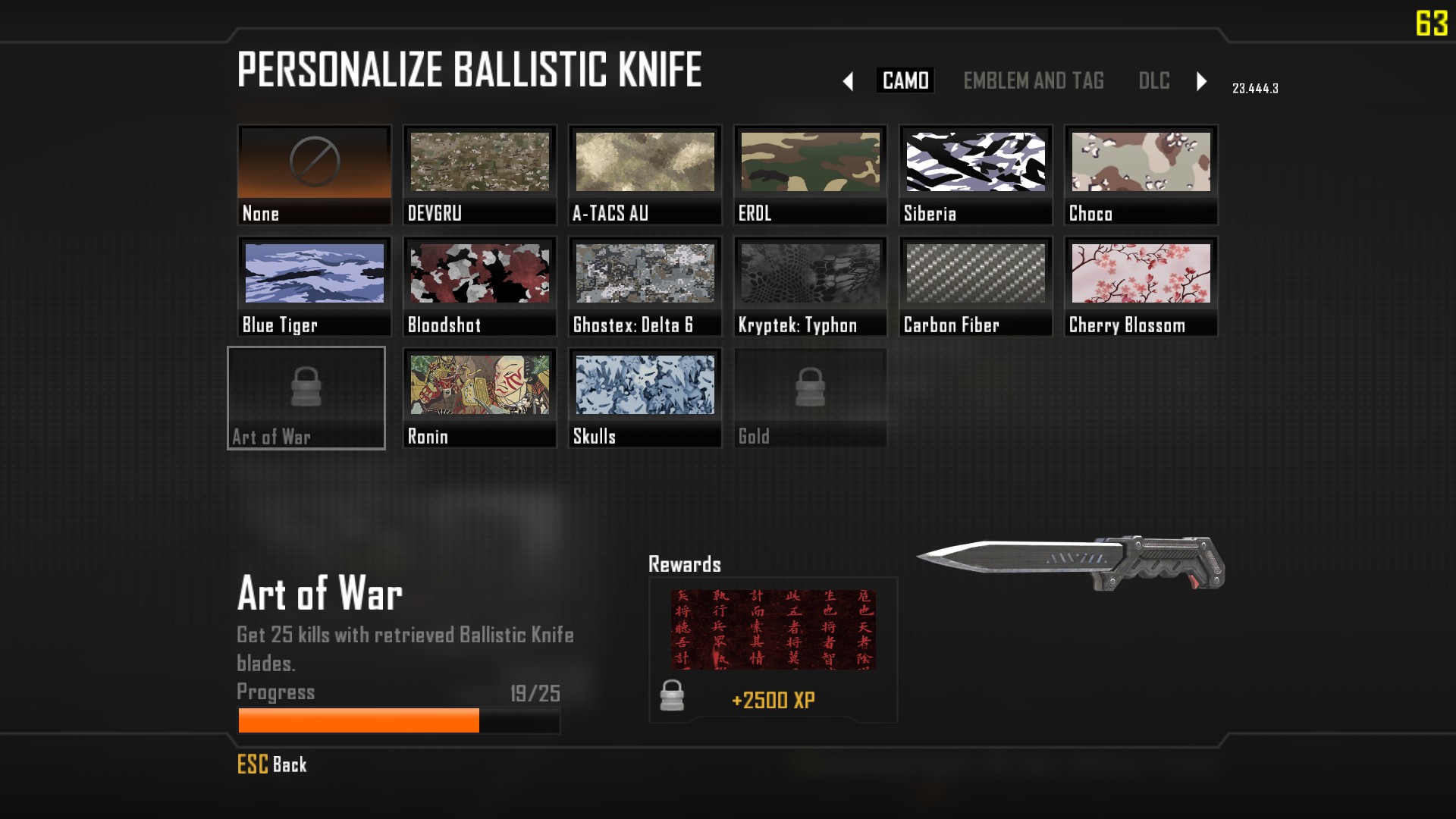Pick the Cherry Blossom camo
The height and width of the screenshot is (819, 1456).
[1141, 286]
